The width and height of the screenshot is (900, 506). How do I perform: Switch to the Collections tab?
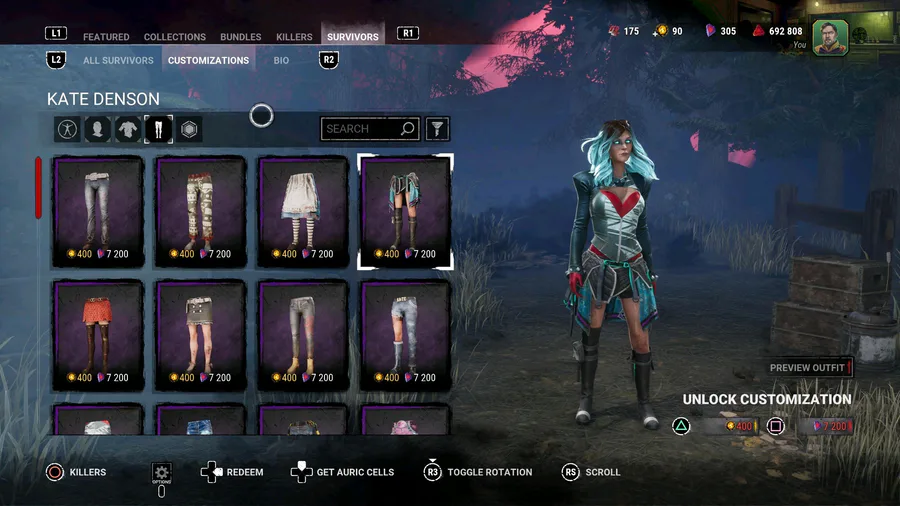coord(175,37)
